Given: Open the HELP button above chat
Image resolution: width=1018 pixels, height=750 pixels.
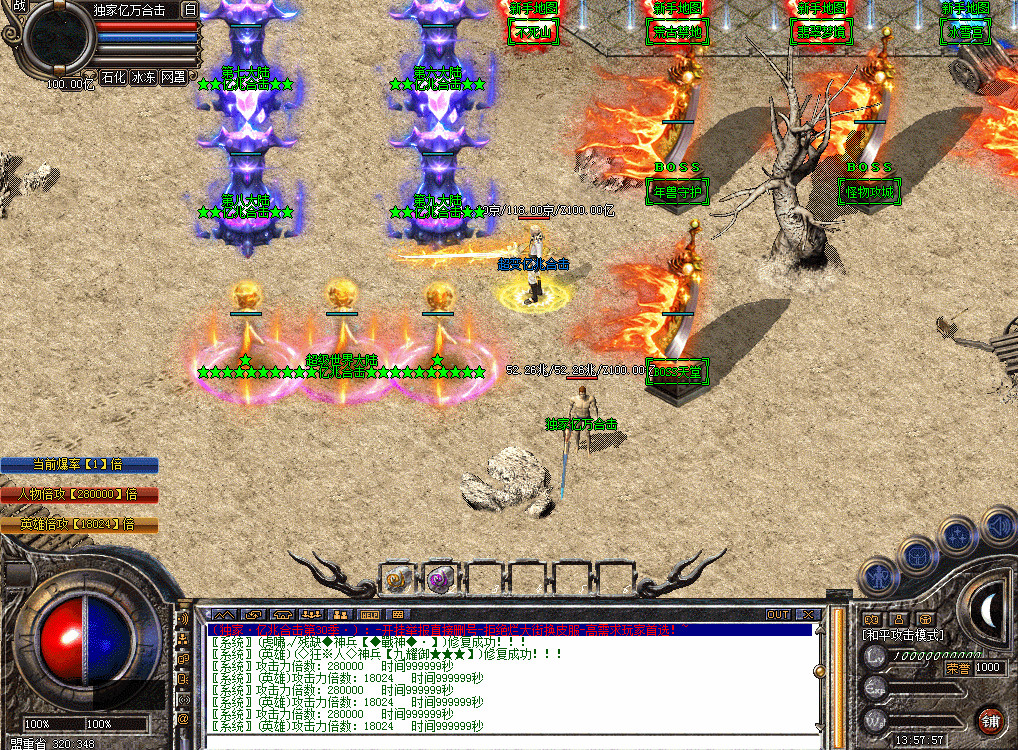Looking at the screenshot, I should tap(370, 614).
